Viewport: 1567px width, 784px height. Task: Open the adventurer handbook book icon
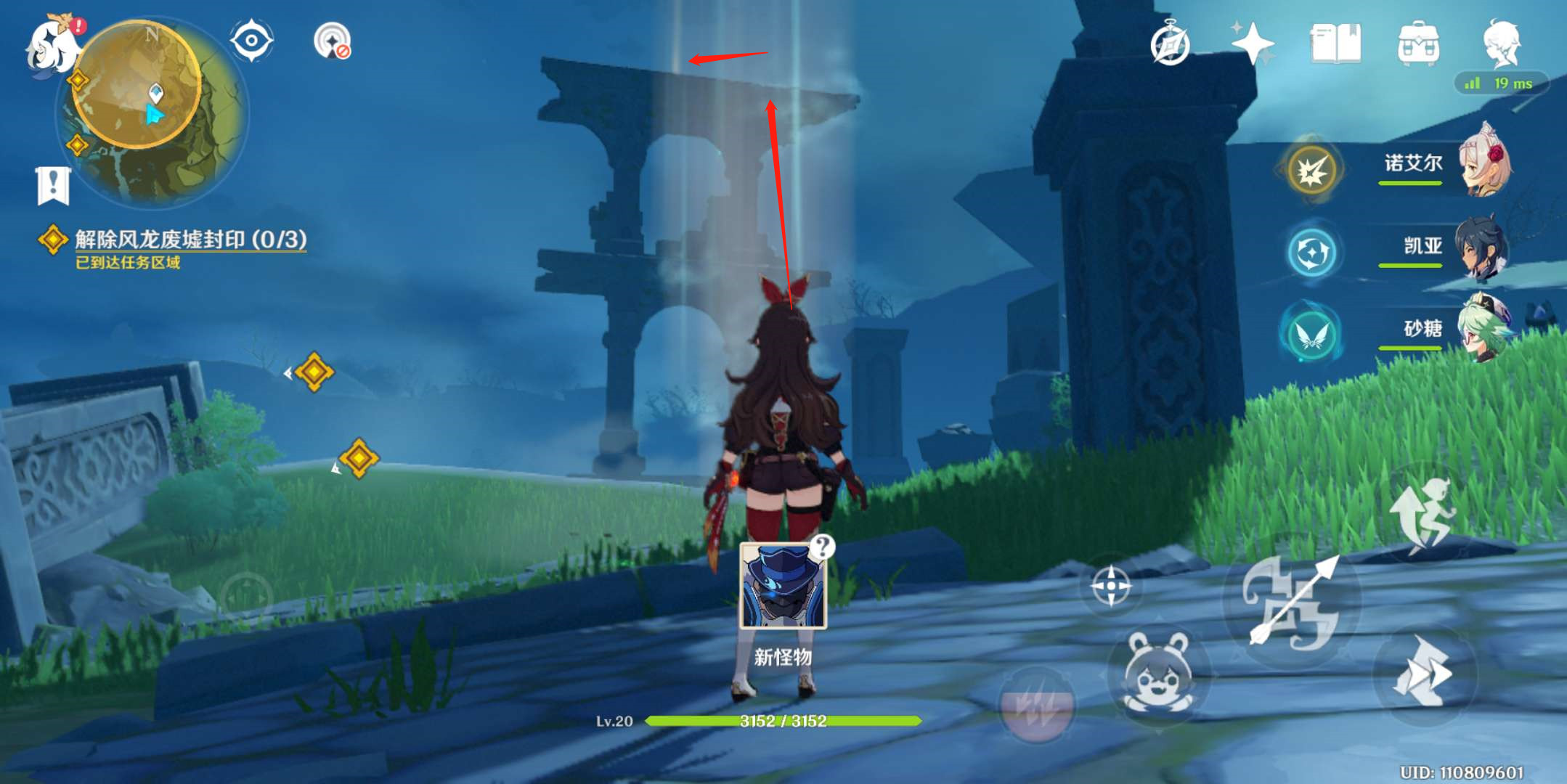(x=1335, y=44)
